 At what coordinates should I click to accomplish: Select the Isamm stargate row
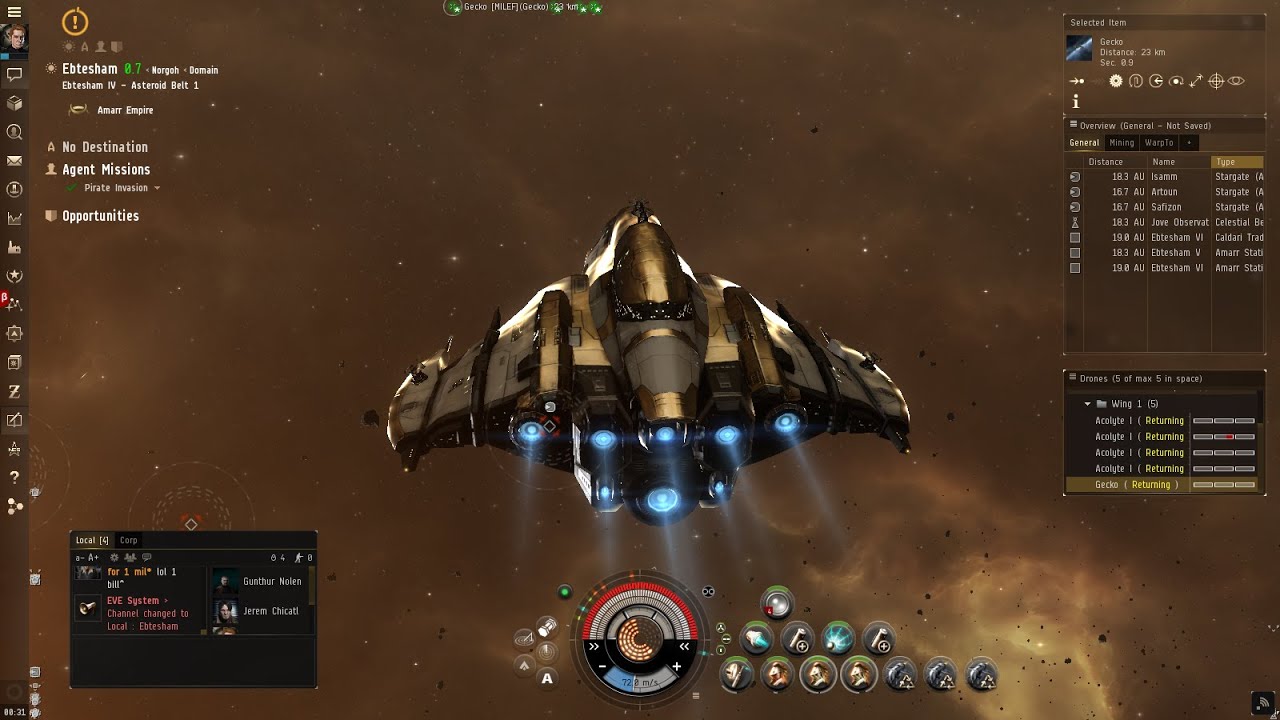pos(1164,177)
